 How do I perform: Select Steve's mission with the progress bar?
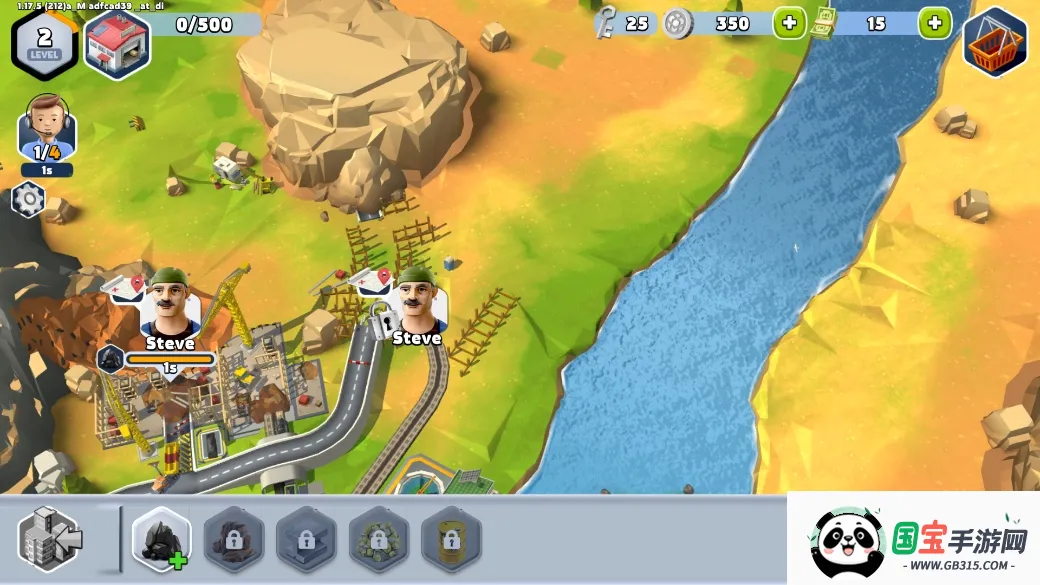pyautogui.click(x=169, y=308)
